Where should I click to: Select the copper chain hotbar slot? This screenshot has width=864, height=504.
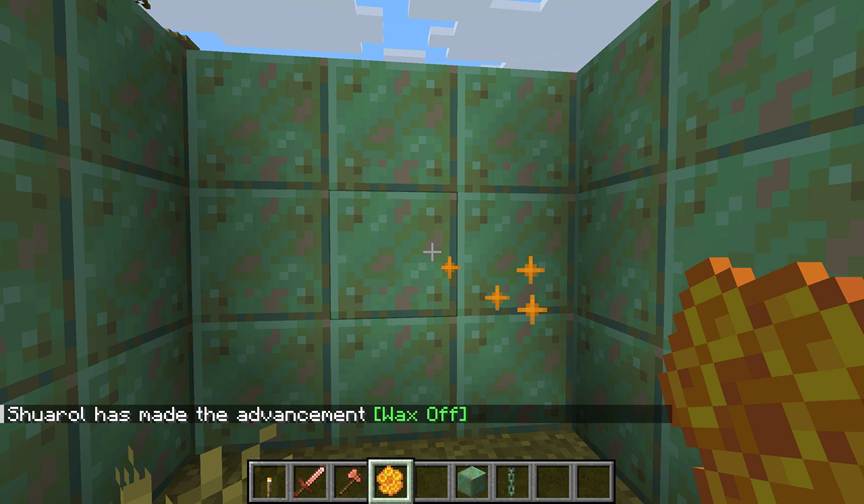click(x=512, y=479)
